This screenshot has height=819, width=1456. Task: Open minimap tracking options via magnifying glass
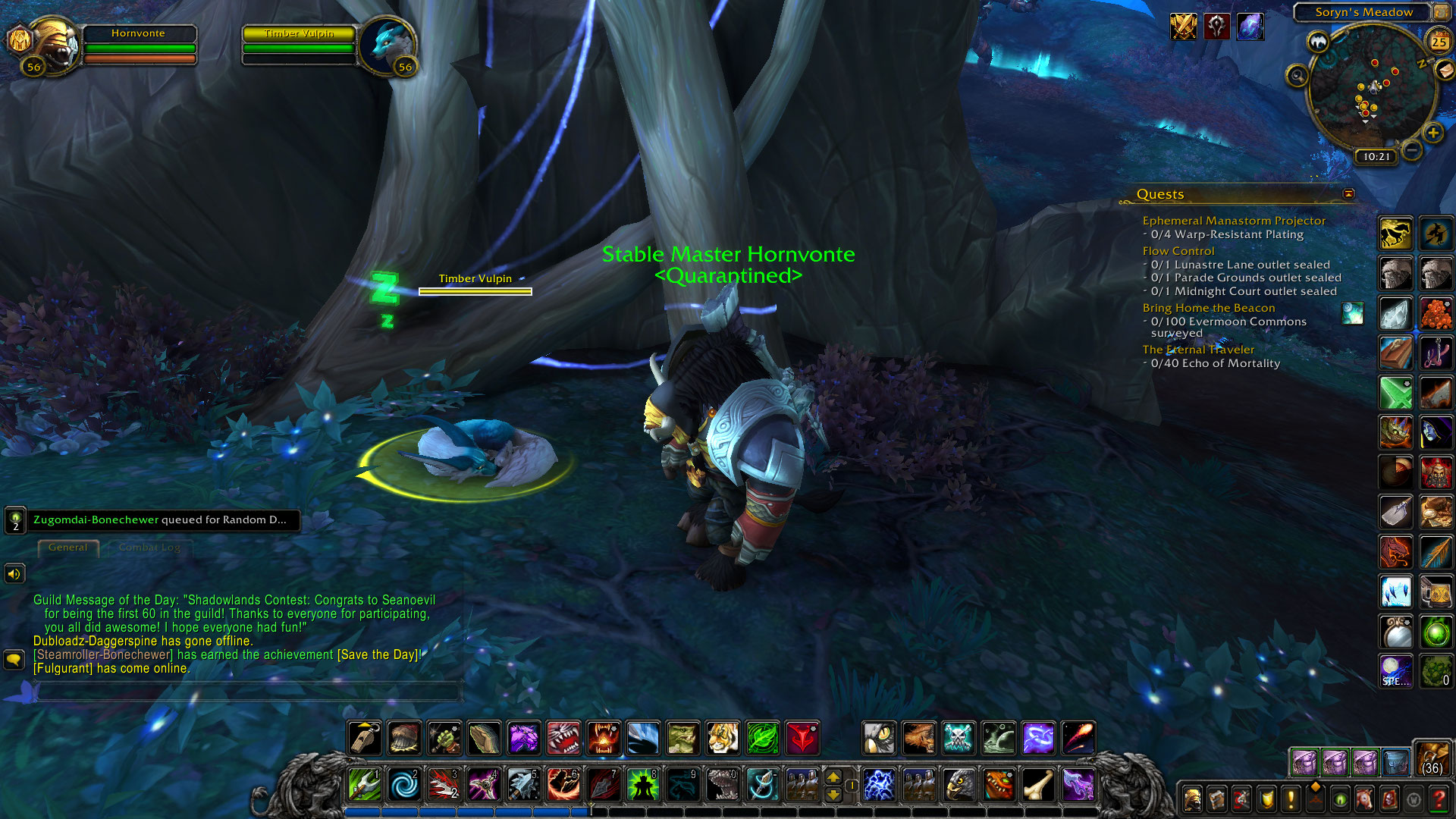pos(1297,76)
